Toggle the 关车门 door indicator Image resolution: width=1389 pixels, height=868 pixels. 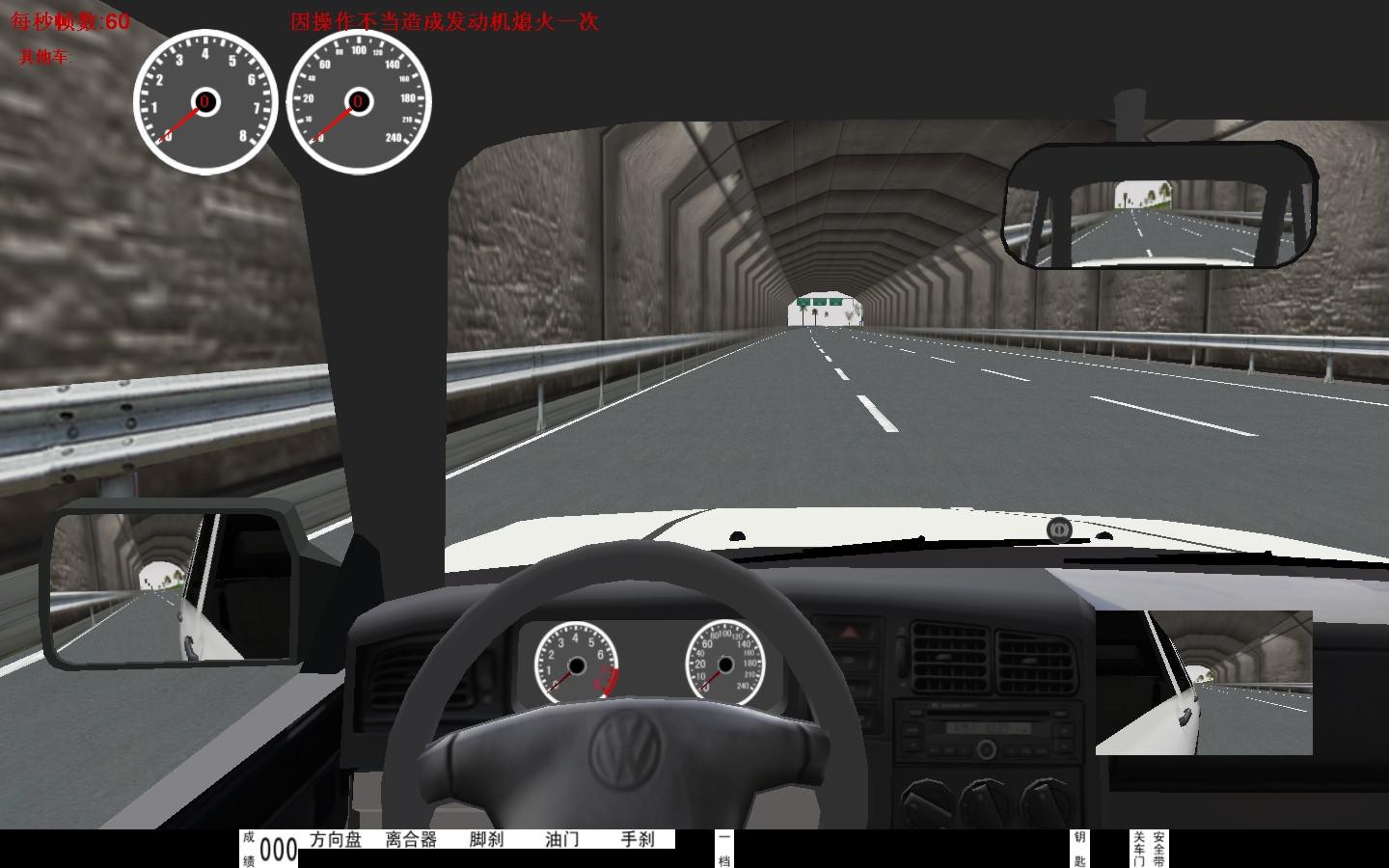(x=1139, y=849)
